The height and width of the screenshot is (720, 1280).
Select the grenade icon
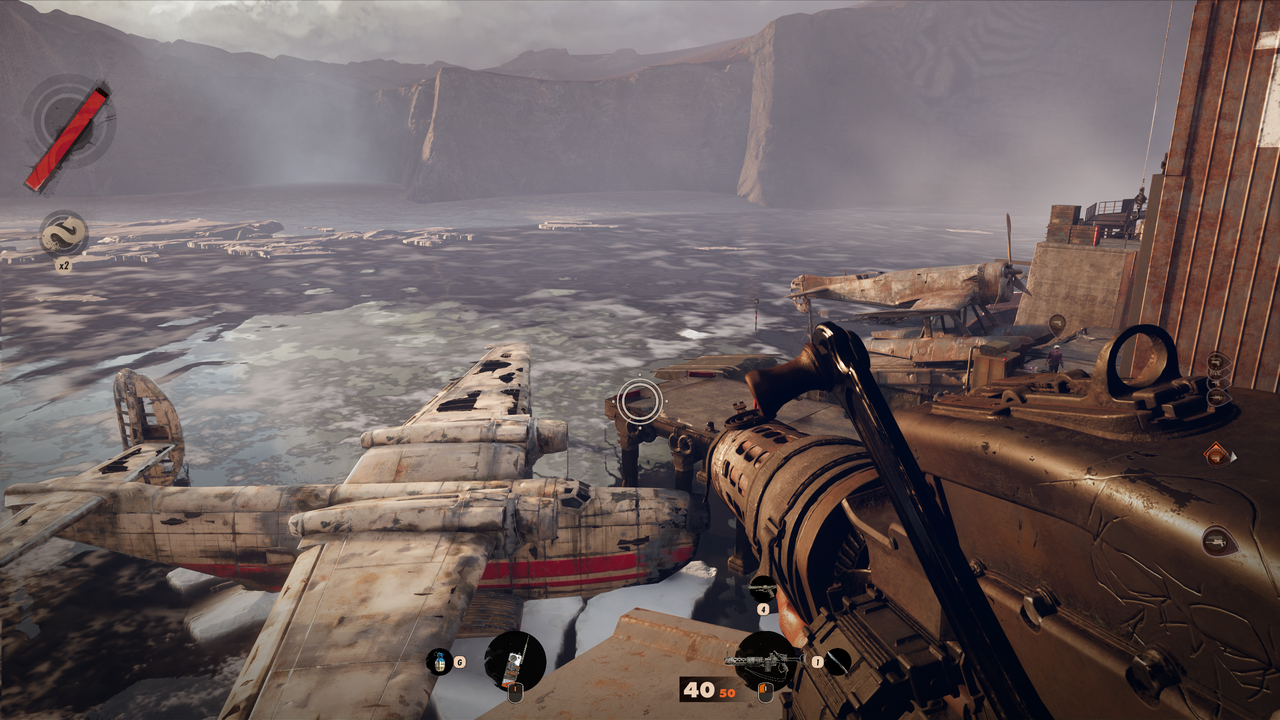click(x=438, y=661)
